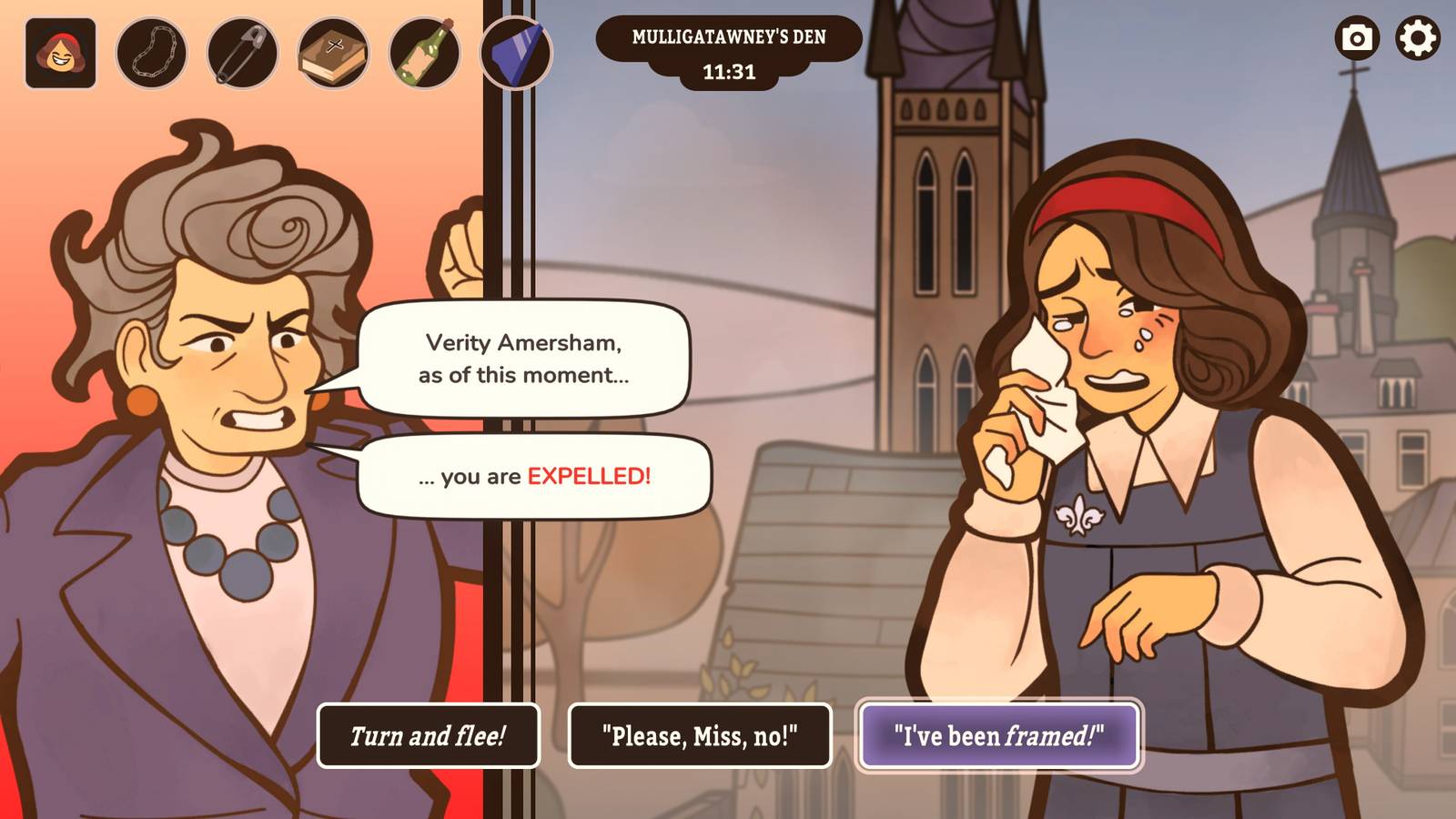
Task: Click the "Verity Amersham" speech bubble
Action: (x=523, y=359)
